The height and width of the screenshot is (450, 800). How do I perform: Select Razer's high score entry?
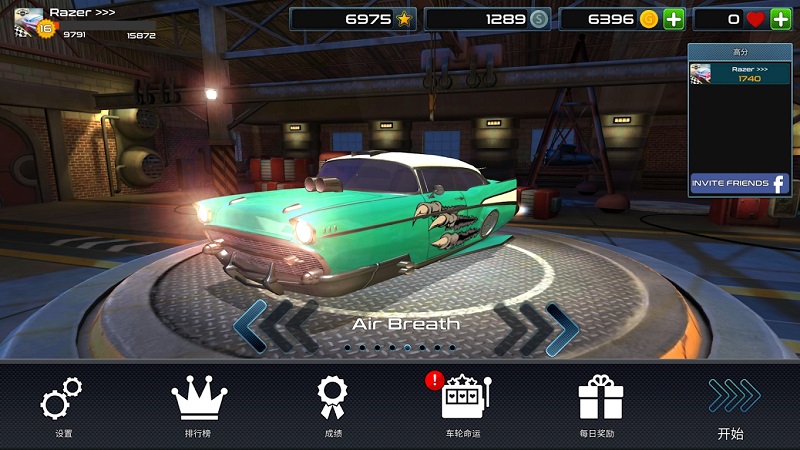point(740,72)
